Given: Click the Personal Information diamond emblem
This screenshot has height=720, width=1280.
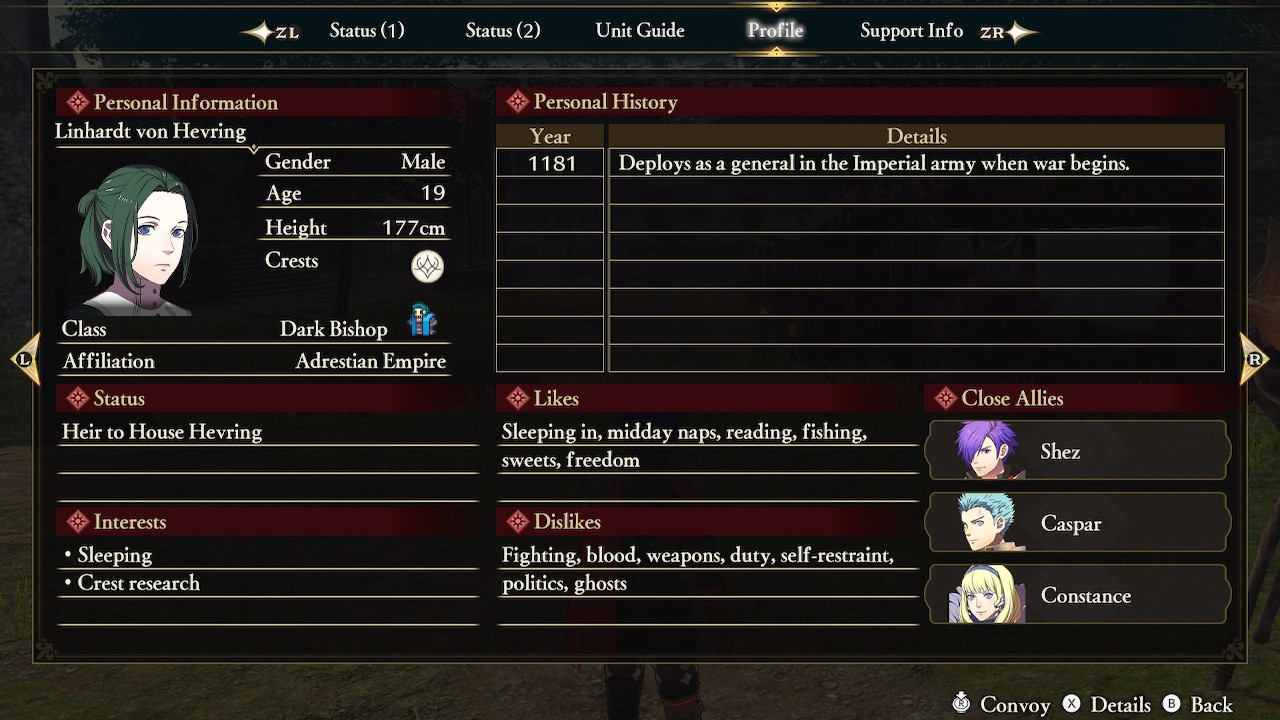Looking at the screenshot, I should pos(77,101).
